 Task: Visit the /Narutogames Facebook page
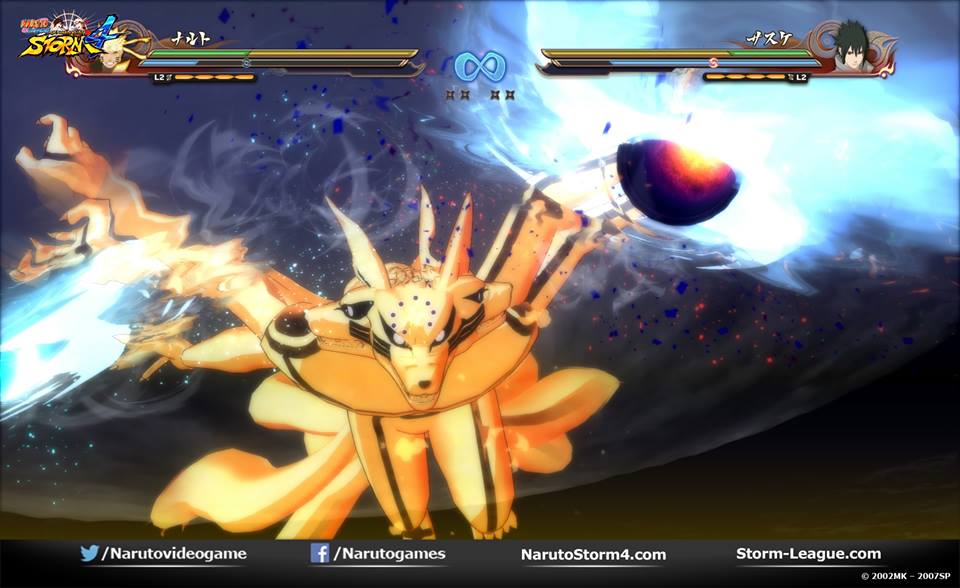coord(378,554)
